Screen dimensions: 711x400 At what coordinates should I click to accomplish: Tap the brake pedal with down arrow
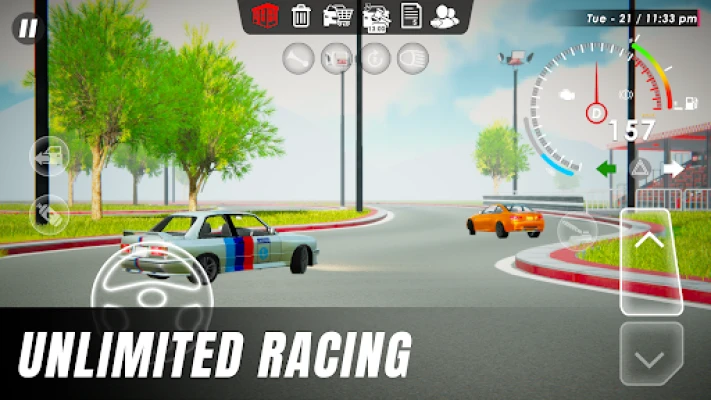[651, 353]
